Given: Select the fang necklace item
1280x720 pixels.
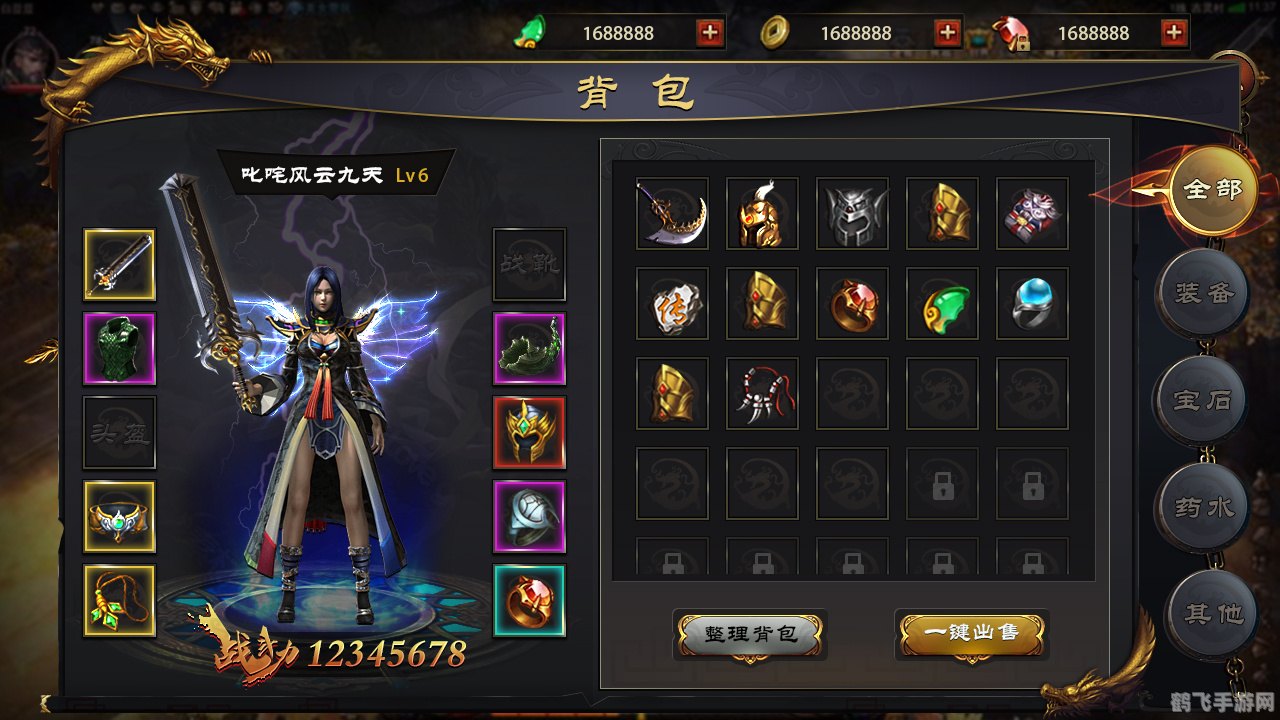Looking at the screenshot, I should [x=762, y=393].
